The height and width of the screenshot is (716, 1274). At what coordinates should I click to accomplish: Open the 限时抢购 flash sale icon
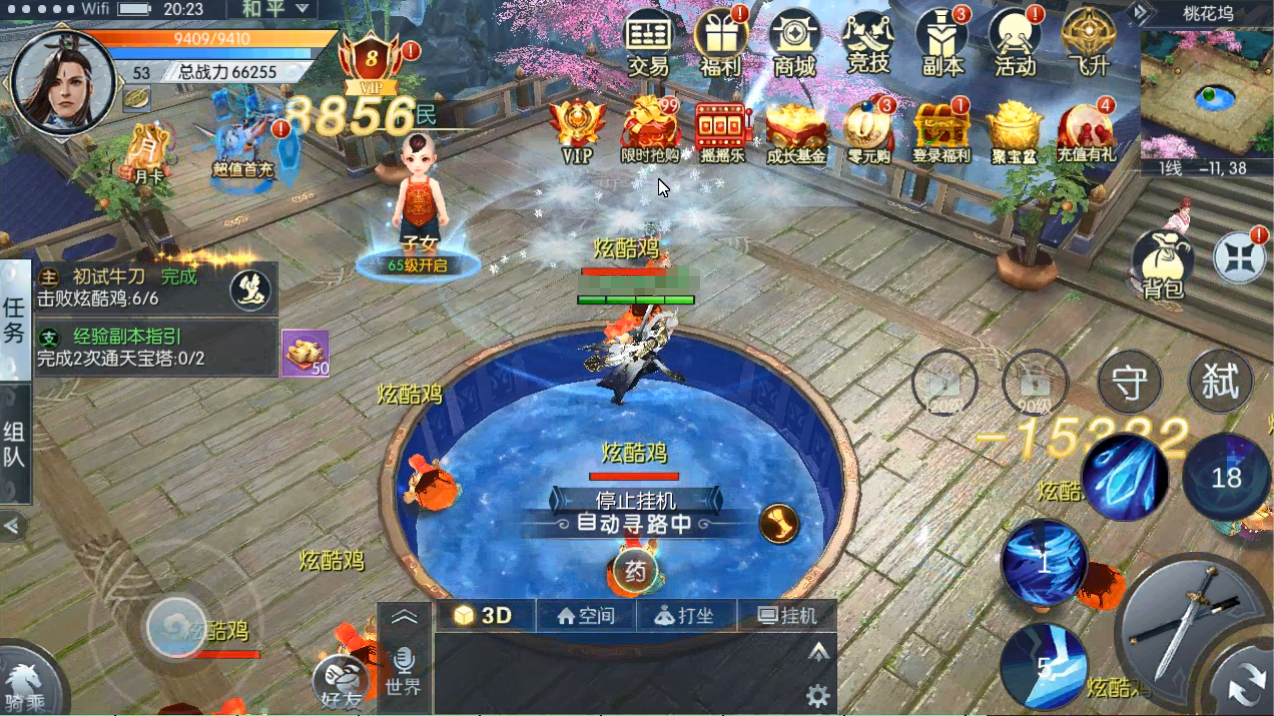[650, 130]
